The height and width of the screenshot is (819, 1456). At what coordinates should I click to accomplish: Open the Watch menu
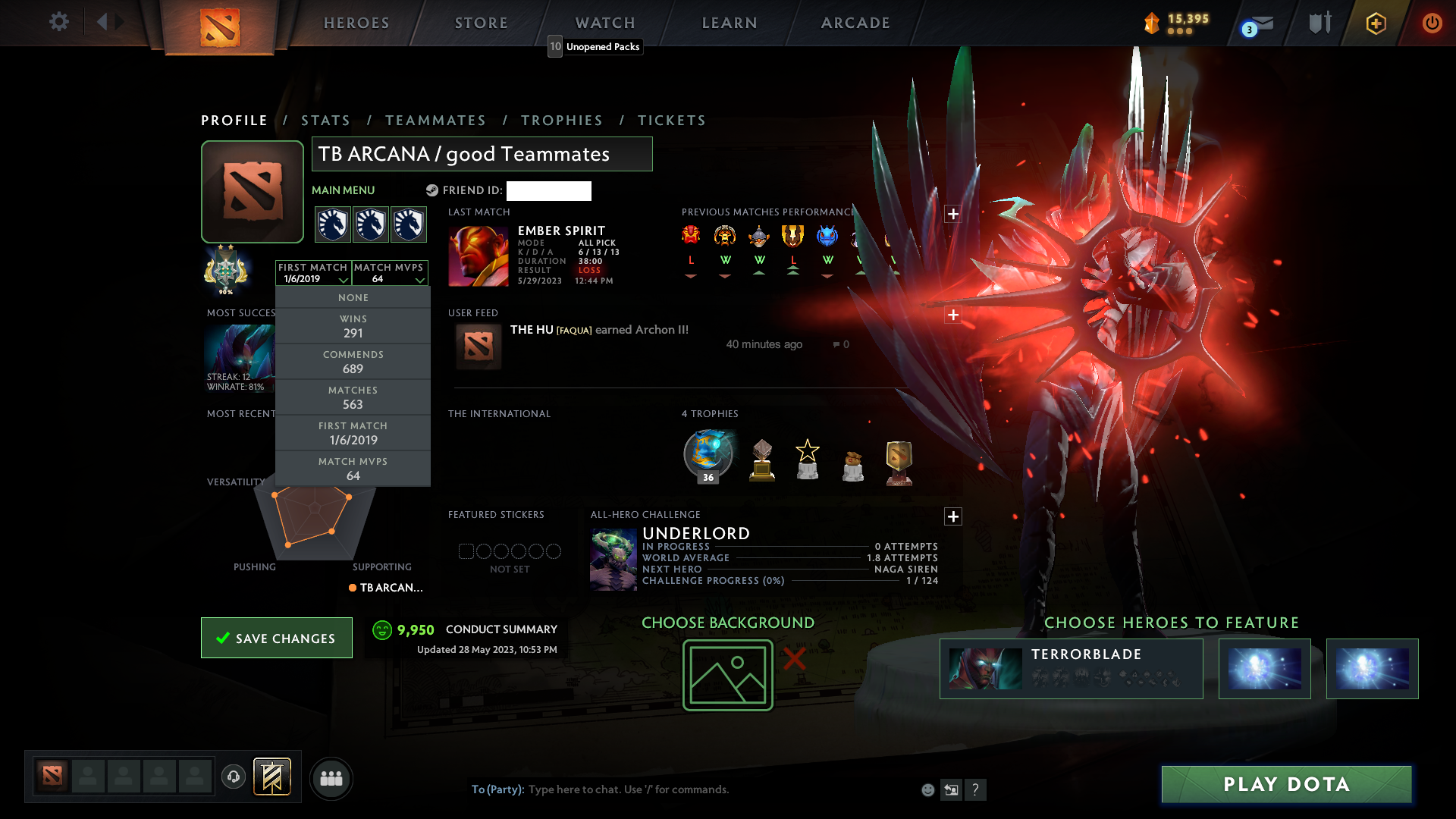click(604, 22)
